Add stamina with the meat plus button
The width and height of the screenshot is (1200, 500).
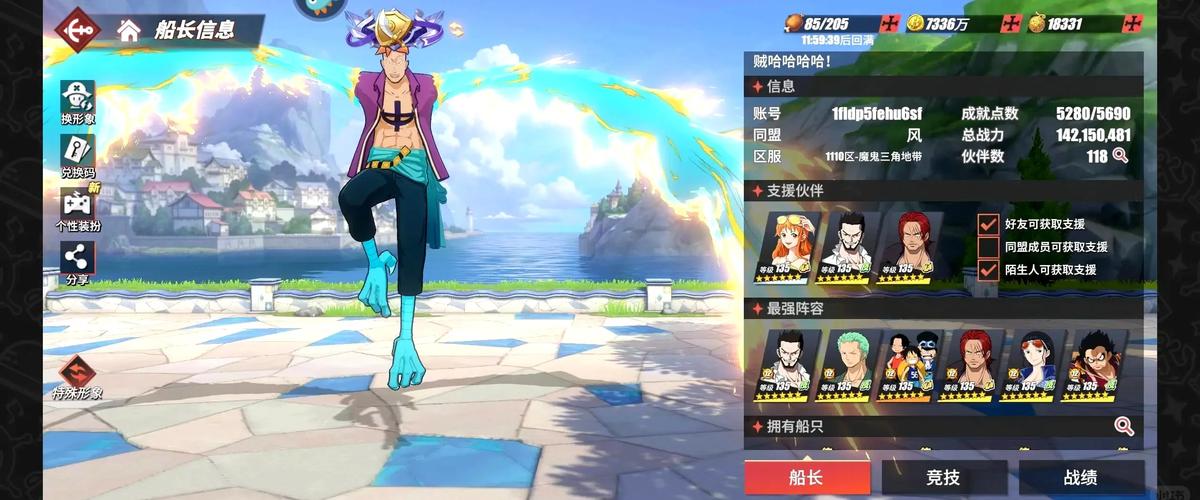pyautogui.click(x=889, y=24)
